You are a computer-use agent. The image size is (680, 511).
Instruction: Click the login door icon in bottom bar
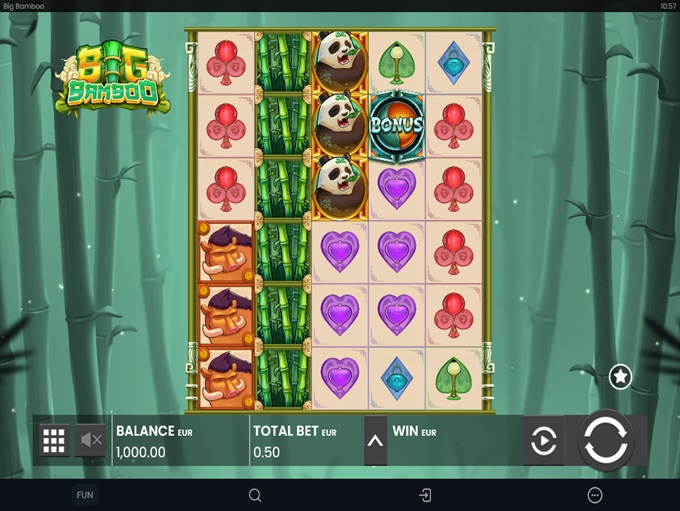pos(425,495)
